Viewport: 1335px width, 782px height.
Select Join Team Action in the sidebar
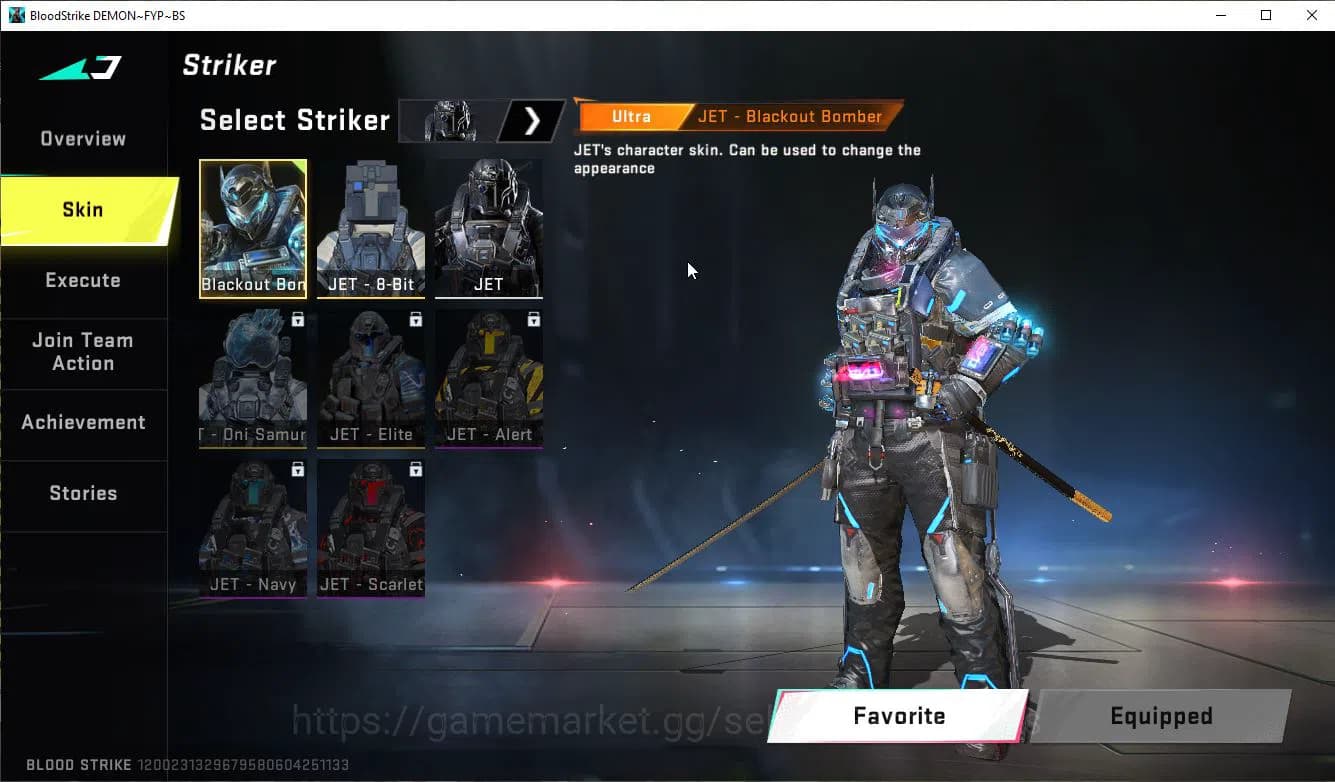pos(84,352)
